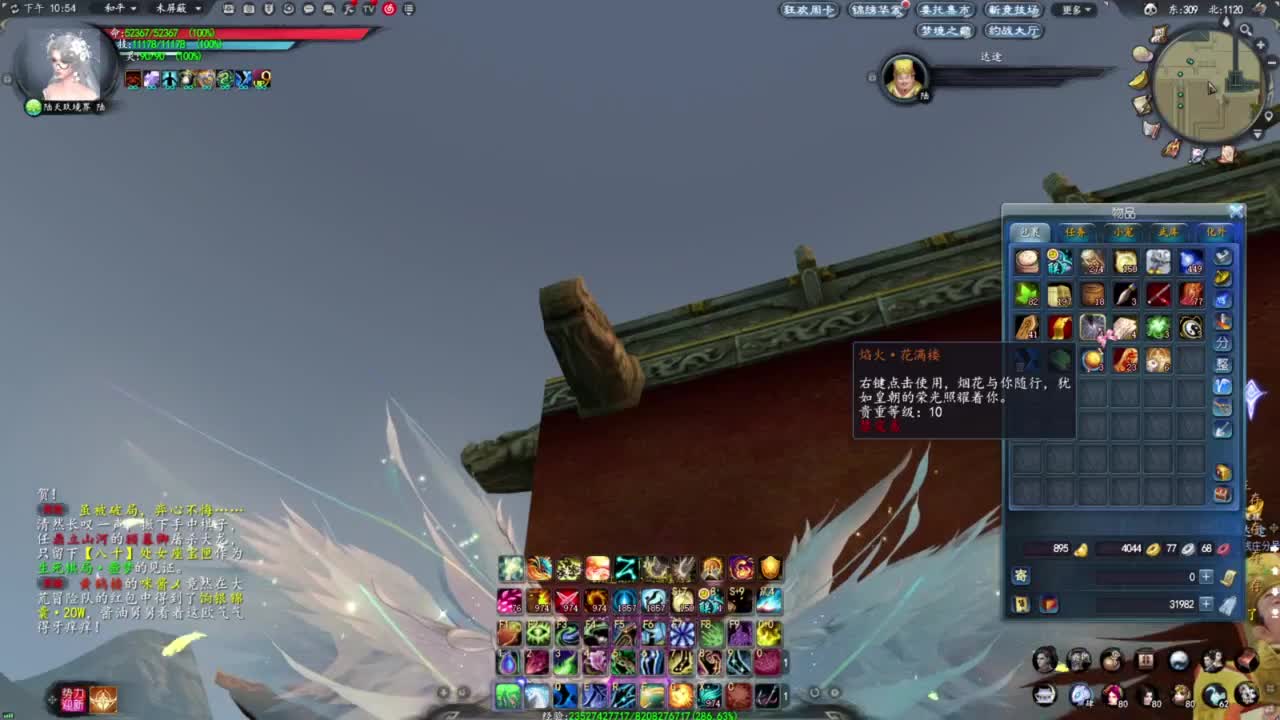Open the 锦绣华裳 panel with red notification dot
The width and height of the screenshot is (1280, 720).
[875, 9]
